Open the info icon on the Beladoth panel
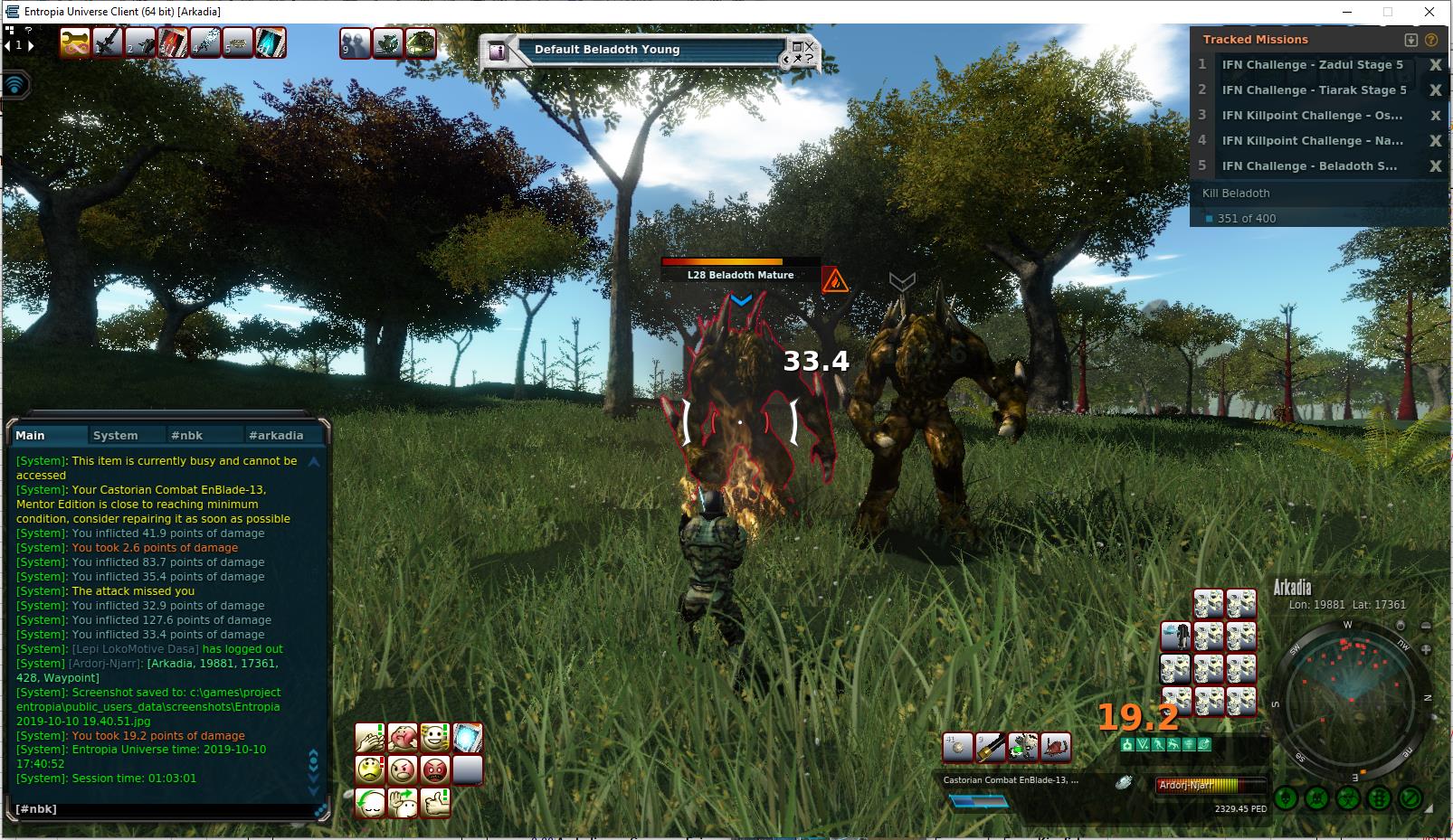Image resolution: width=1453 pixels, height=840 pixels. 497,52
